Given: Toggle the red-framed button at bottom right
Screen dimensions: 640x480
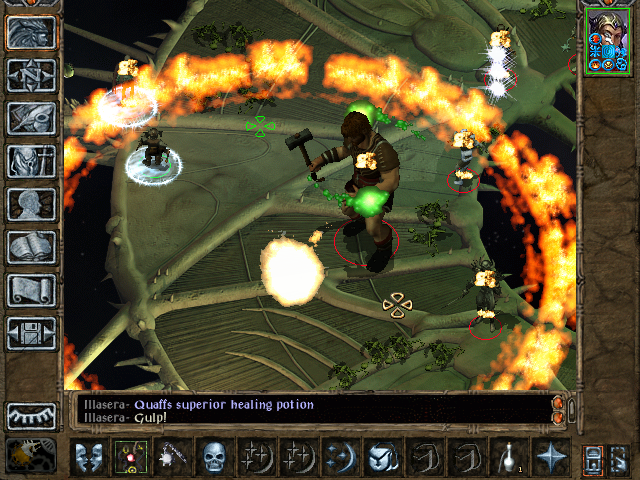Looking at the screenshot, I should [593, 459].
